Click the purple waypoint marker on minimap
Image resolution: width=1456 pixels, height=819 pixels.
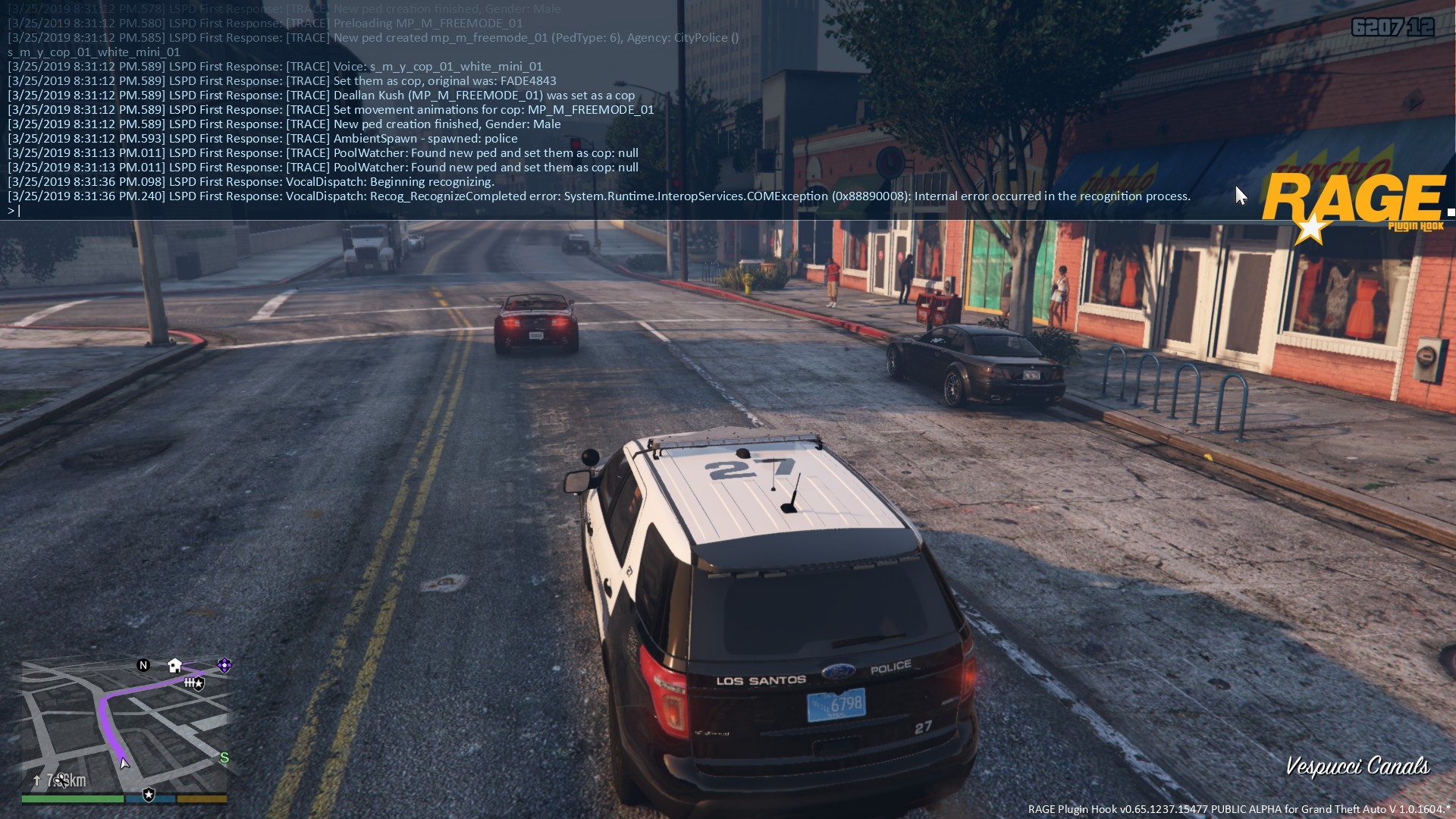coord(224,665)
